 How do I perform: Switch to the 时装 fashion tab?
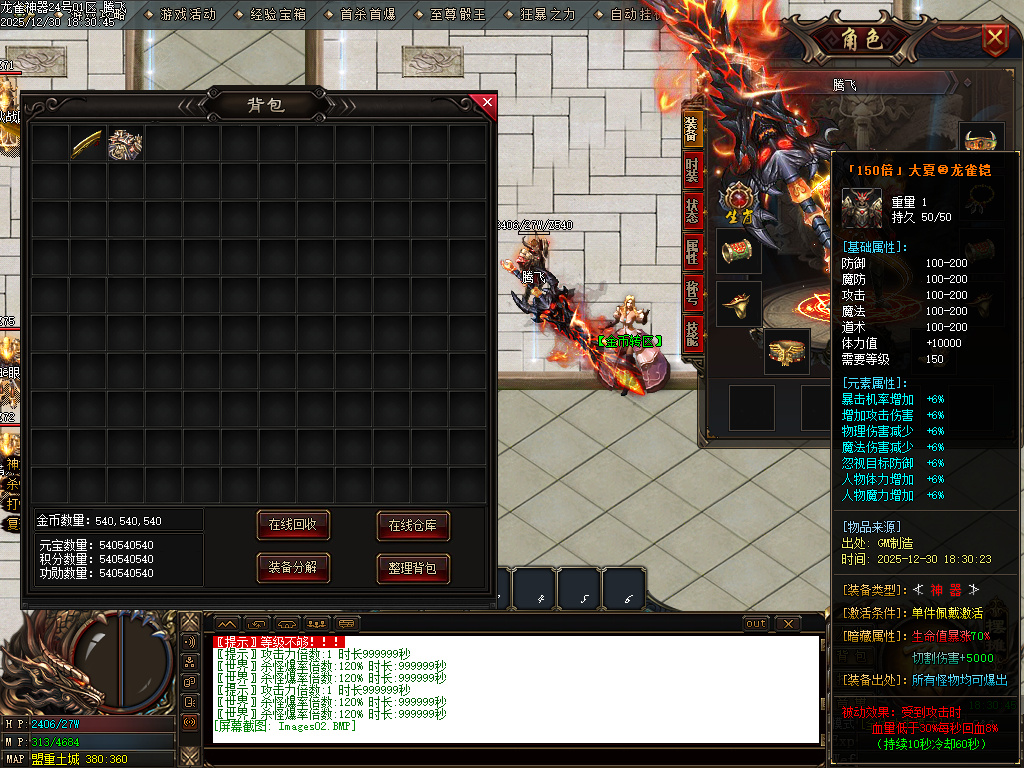(x=692, y=170)
